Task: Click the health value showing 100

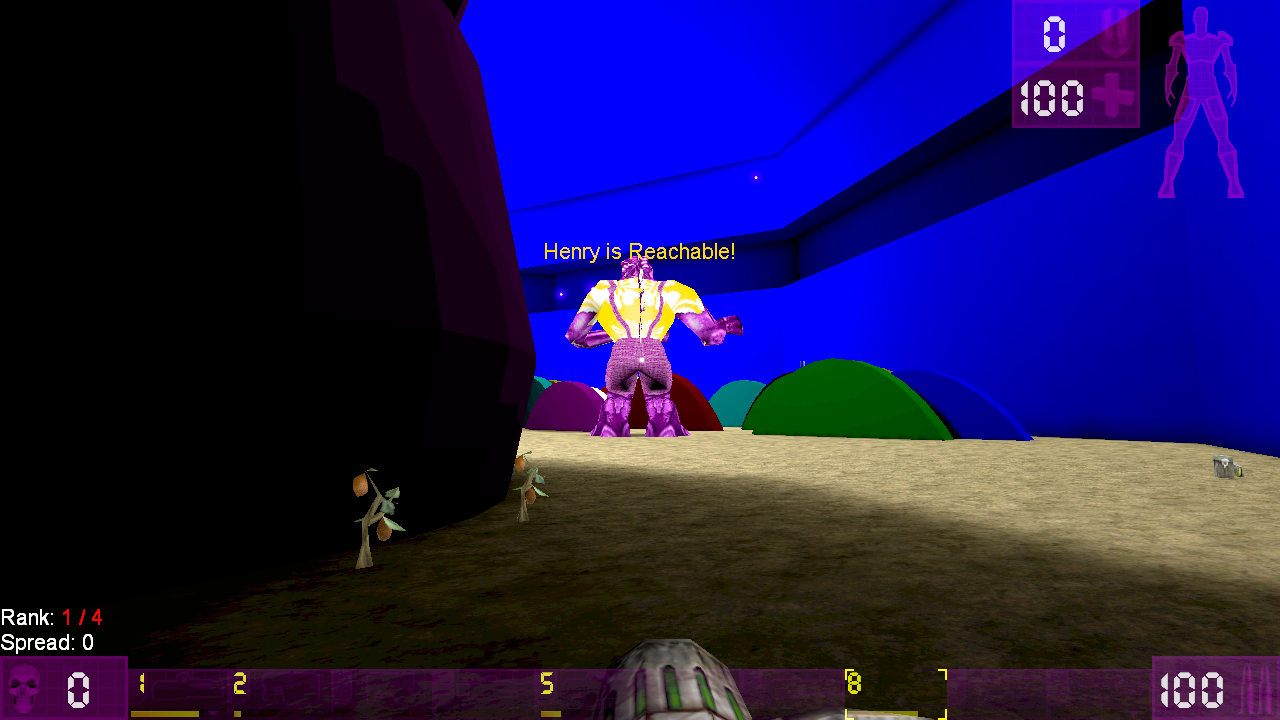Action: 1050,100
